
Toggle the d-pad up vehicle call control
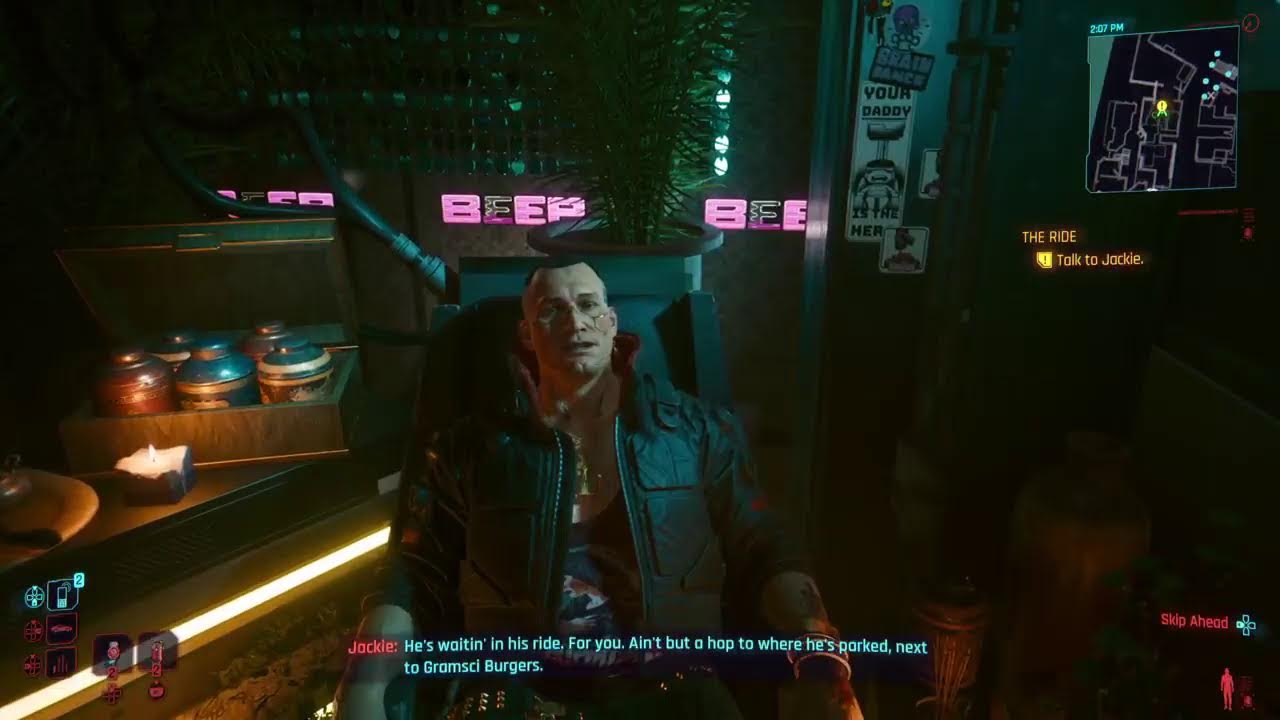(x=34, y=629)
